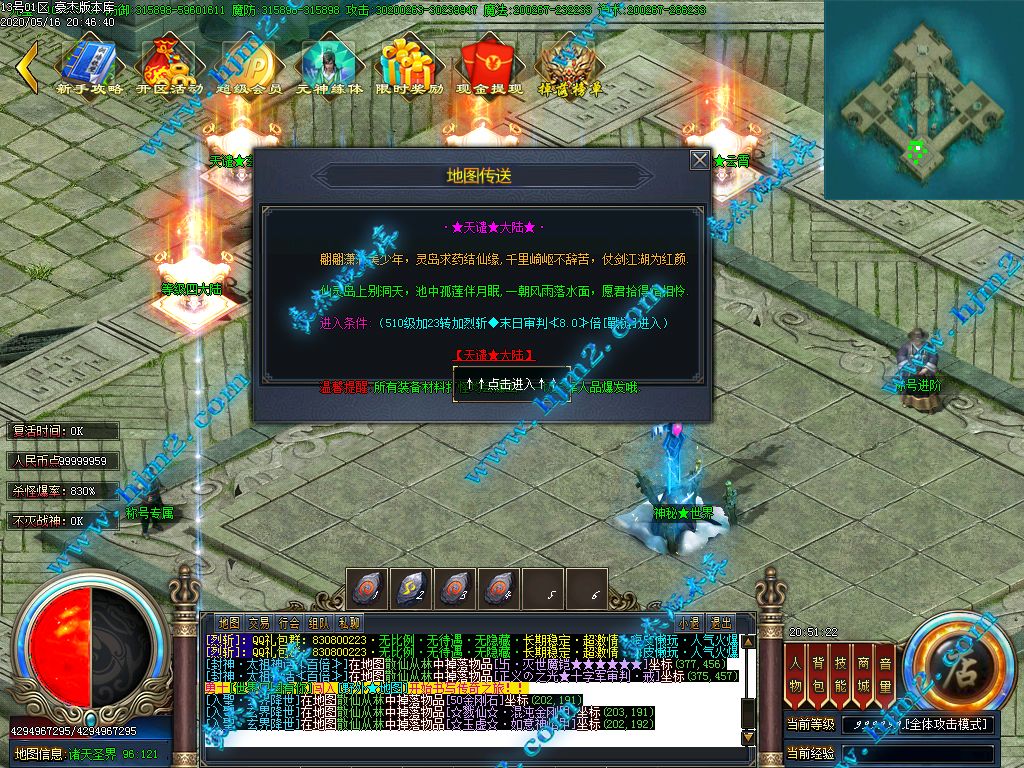
Task: Switch chat to the 地图 channel
Action: 228,622
